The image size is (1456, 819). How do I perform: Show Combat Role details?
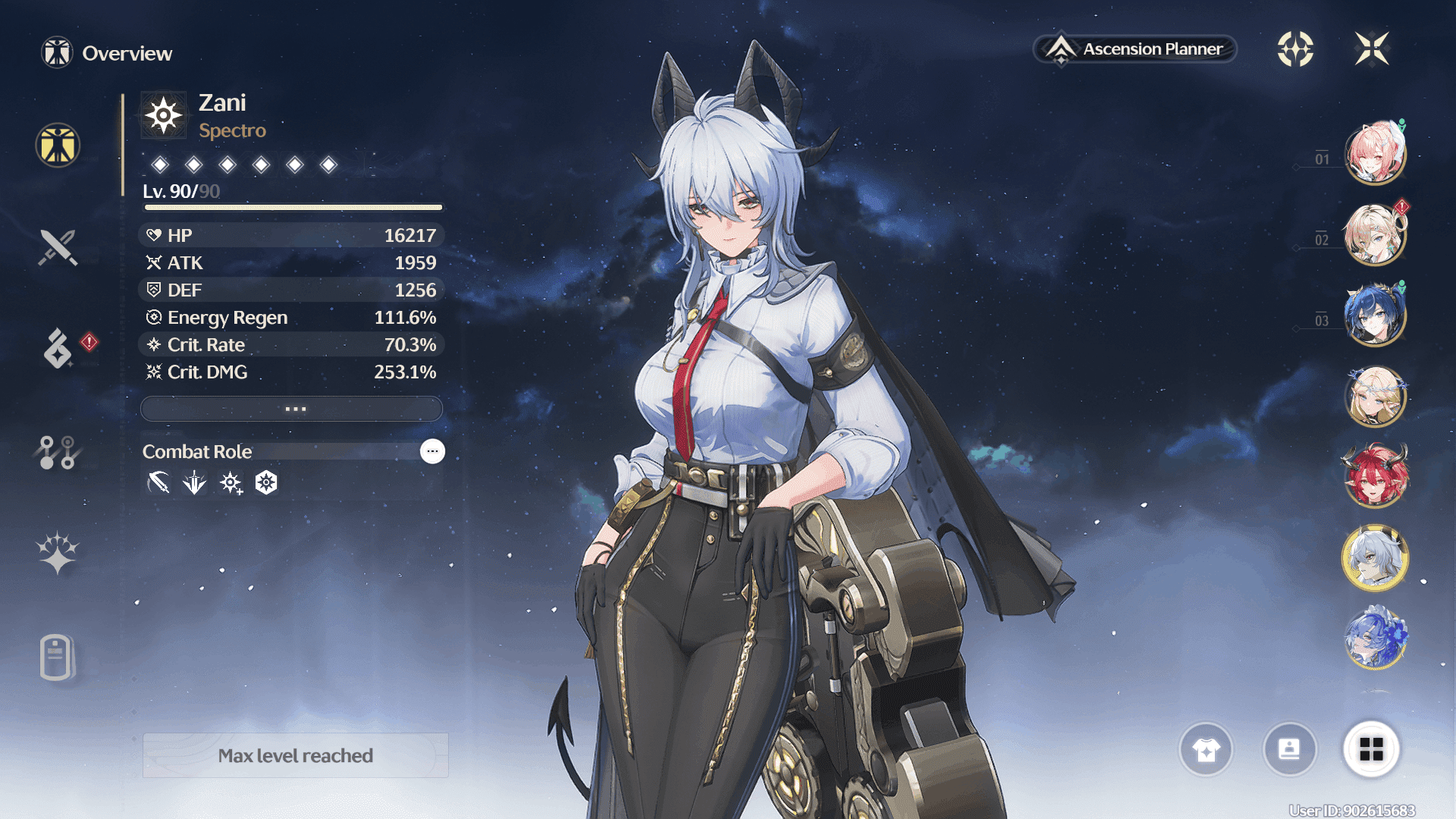[x=432, y=451]
